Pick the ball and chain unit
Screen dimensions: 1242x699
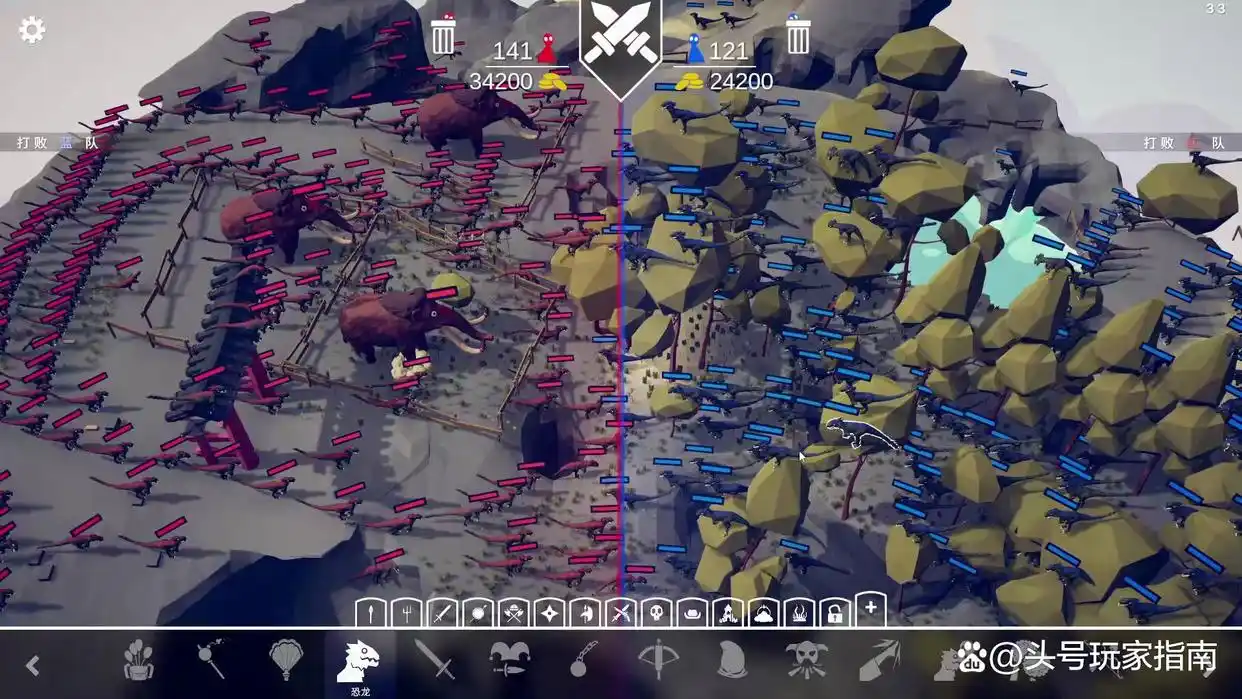[583, 660]
